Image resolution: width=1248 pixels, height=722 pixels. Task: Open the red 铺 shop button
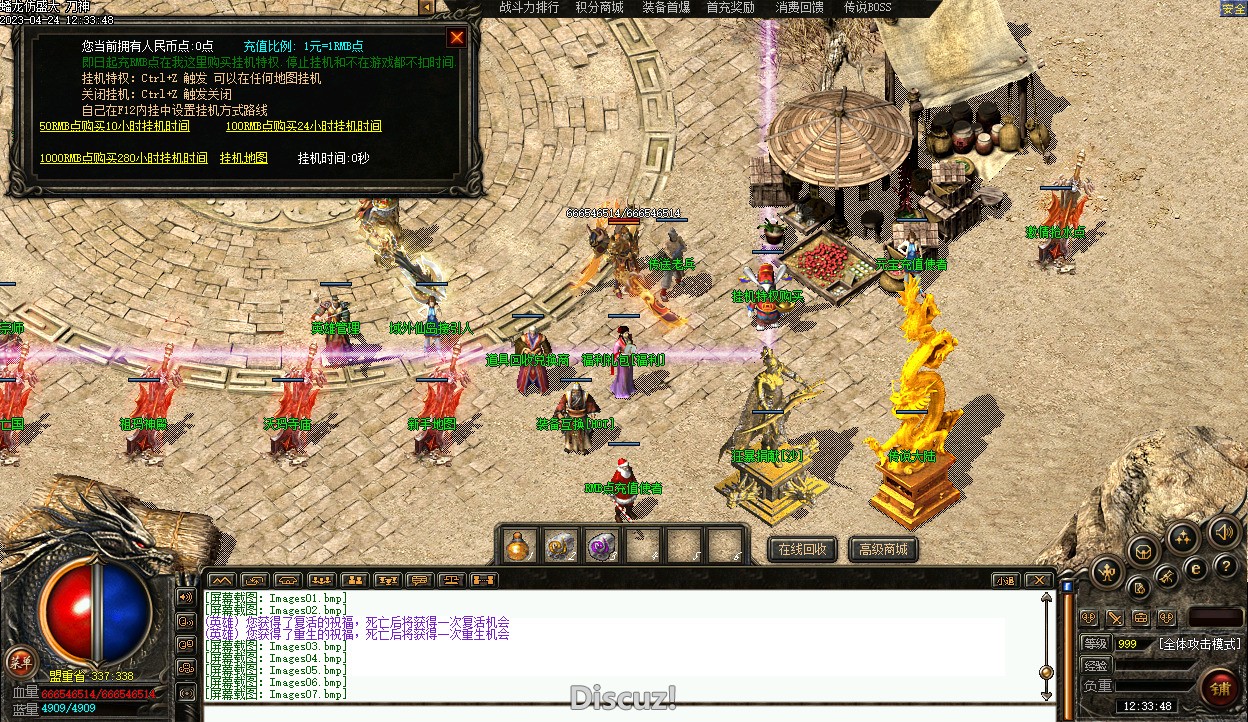[x=1220, y=688]
